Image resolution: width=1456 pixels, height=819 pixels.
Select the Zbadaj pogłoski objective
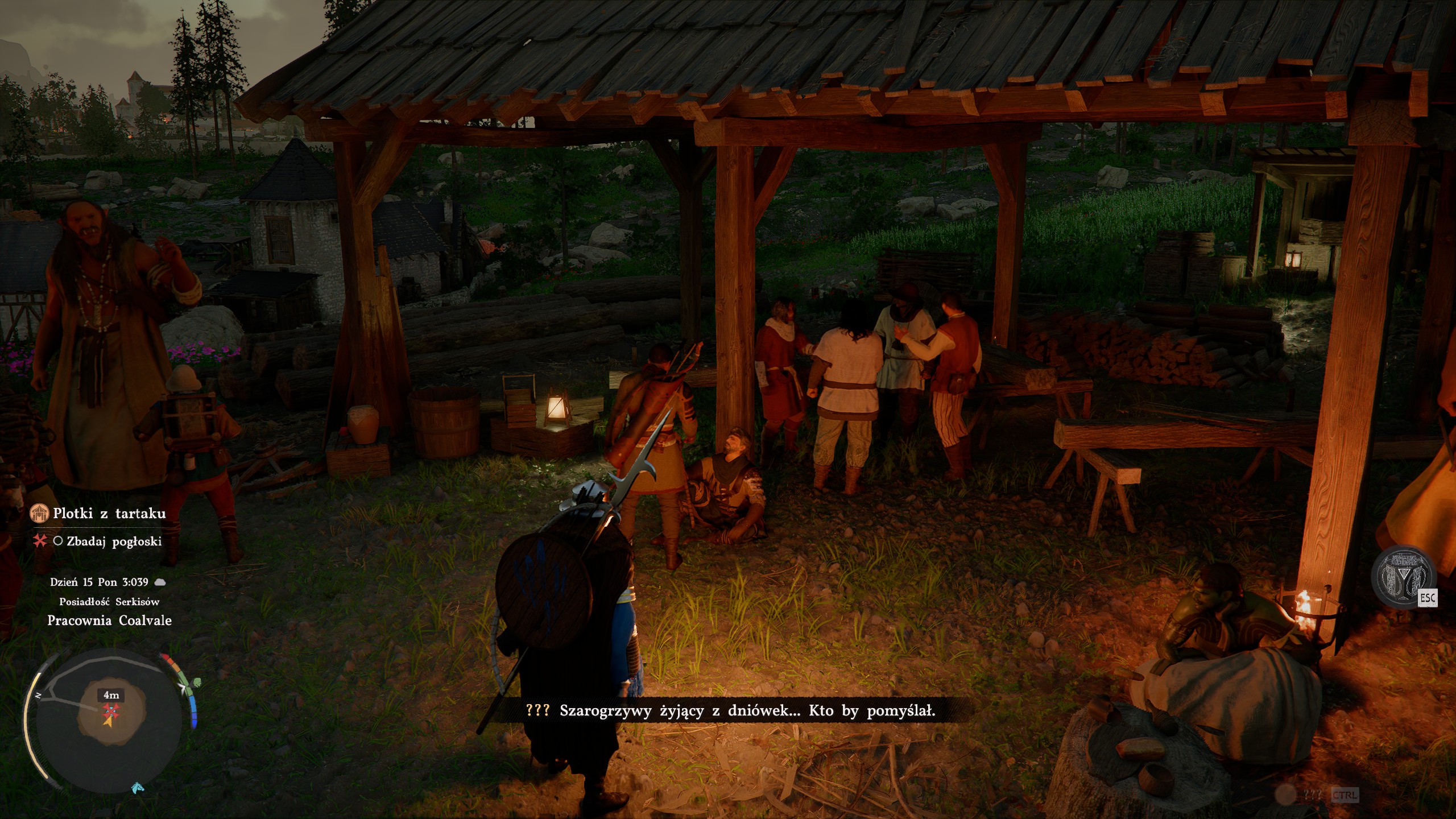coord(114,541)
